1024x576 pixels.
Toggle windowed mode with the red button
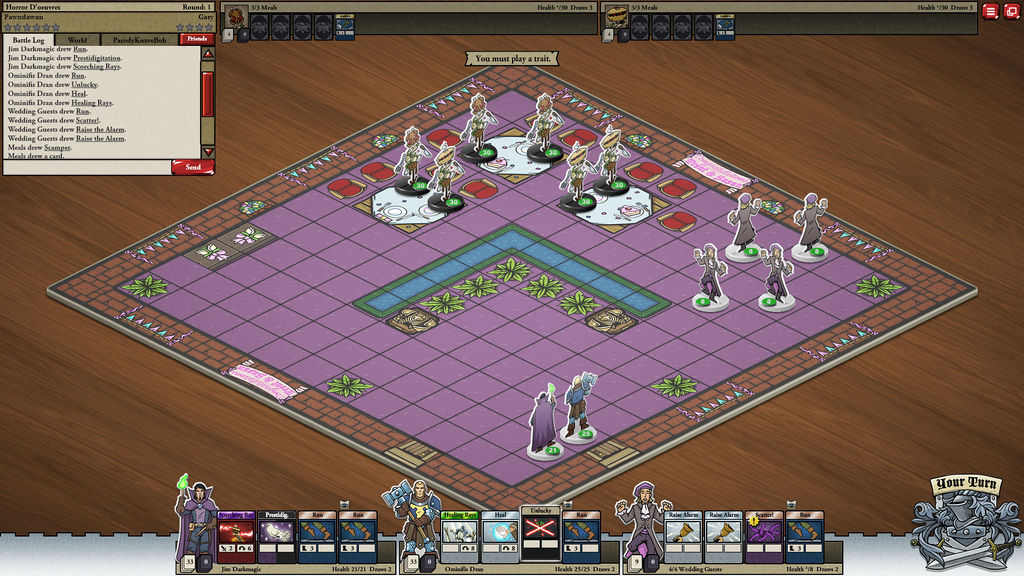tap(1011, 11)
